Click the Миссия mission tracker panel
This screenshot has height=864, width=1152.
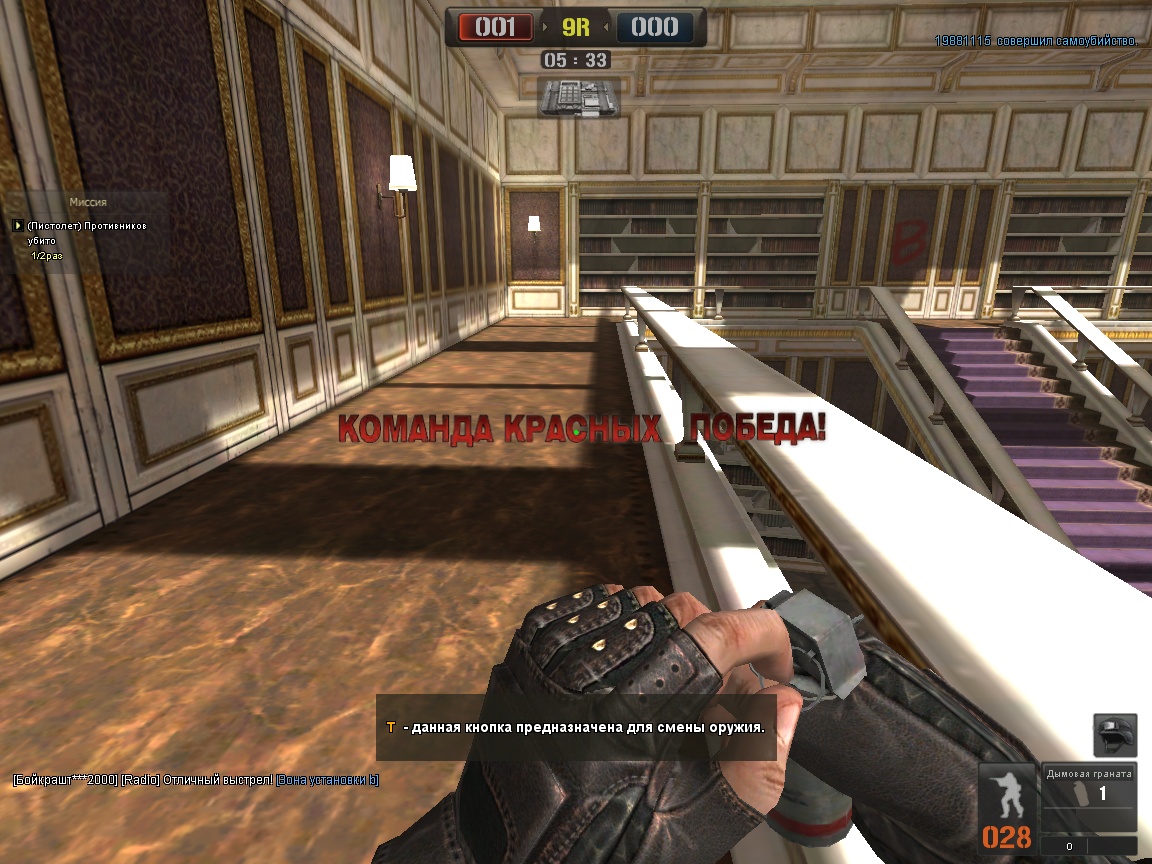point(87,230)
